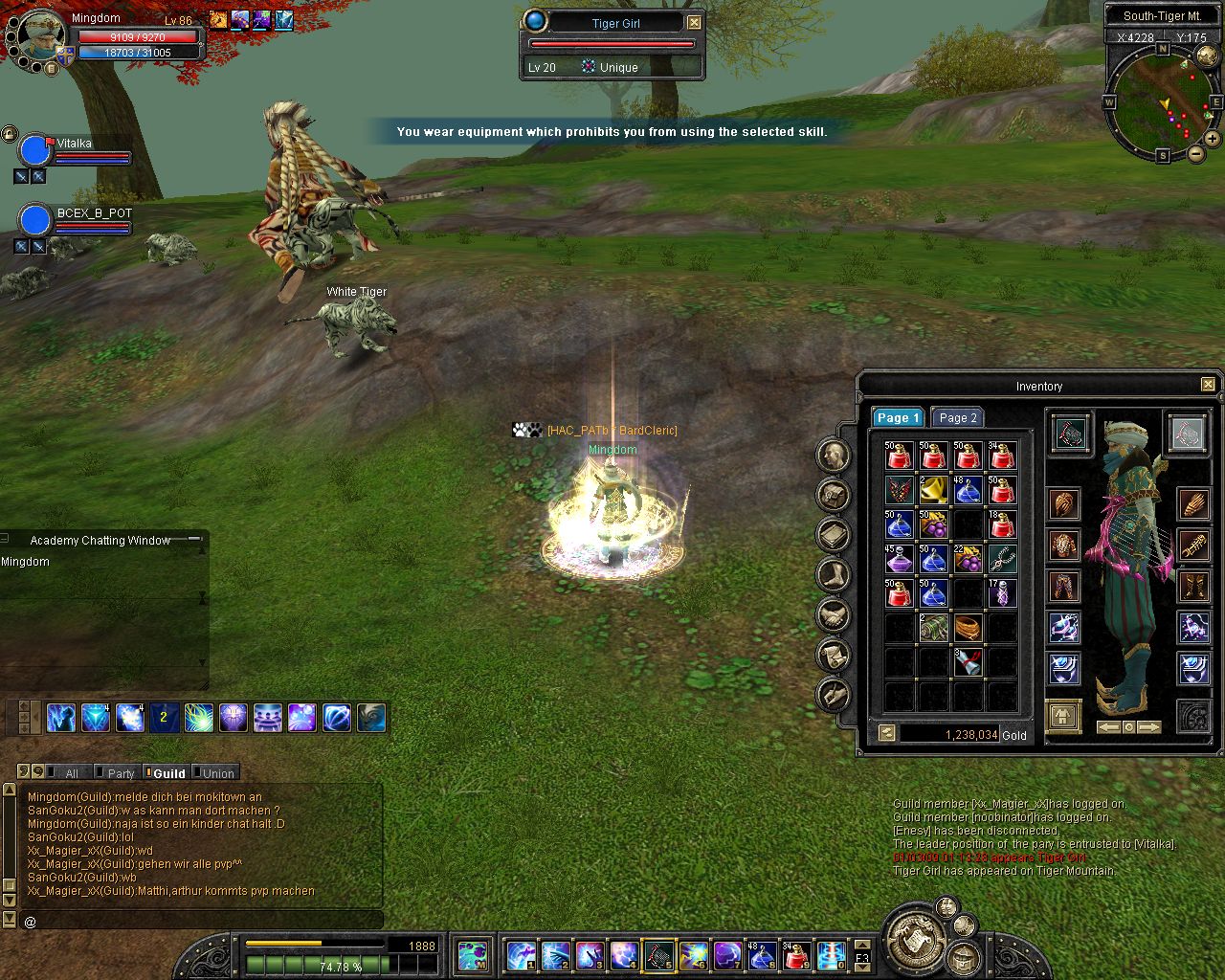The height and width of the screenshot is (980, 1225).
Task: Switch to the Party chat tab
Action: pos(121,773)
